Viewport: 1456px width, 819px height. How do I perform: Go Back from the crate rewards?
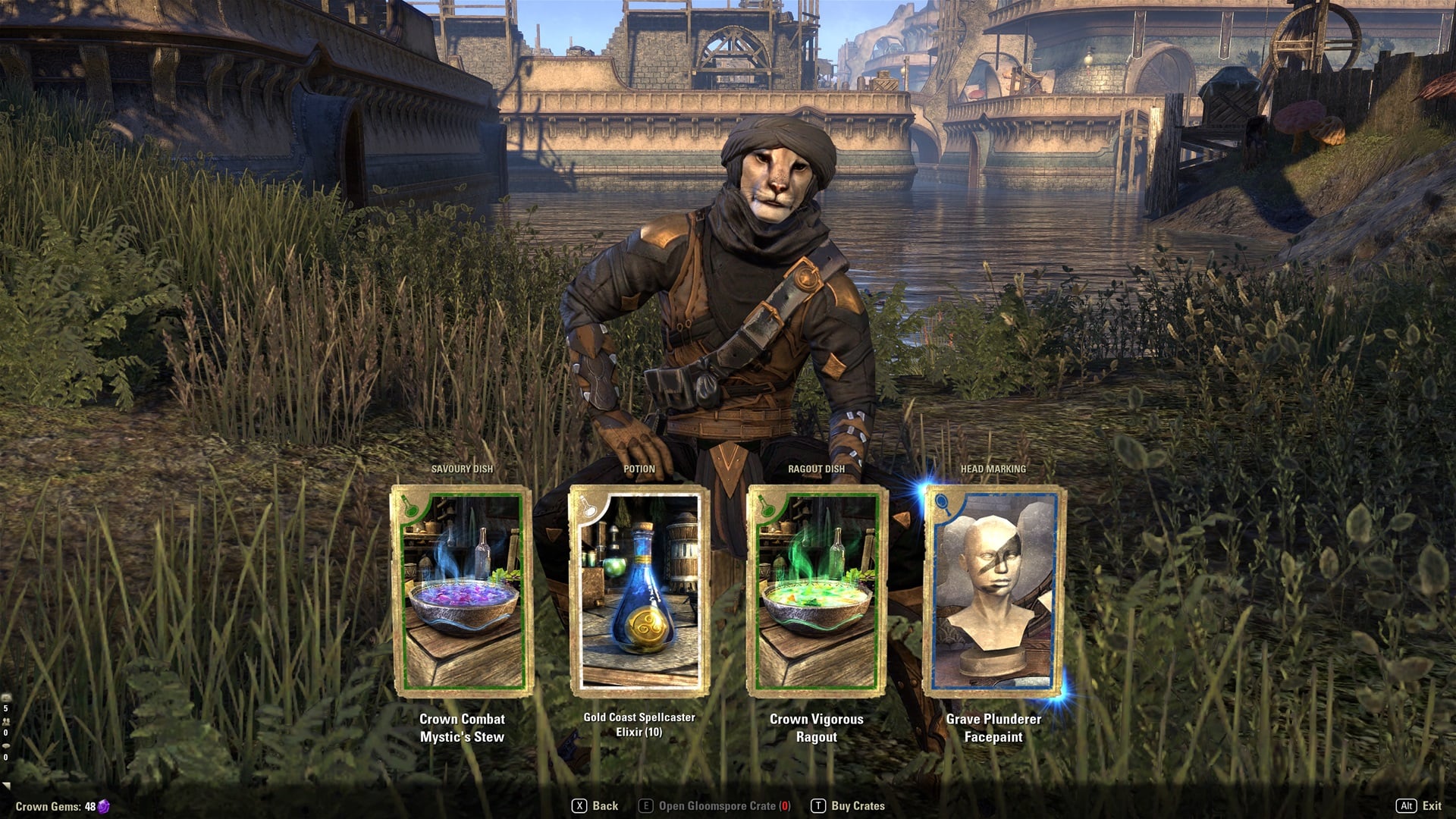(x=595, y=806)
